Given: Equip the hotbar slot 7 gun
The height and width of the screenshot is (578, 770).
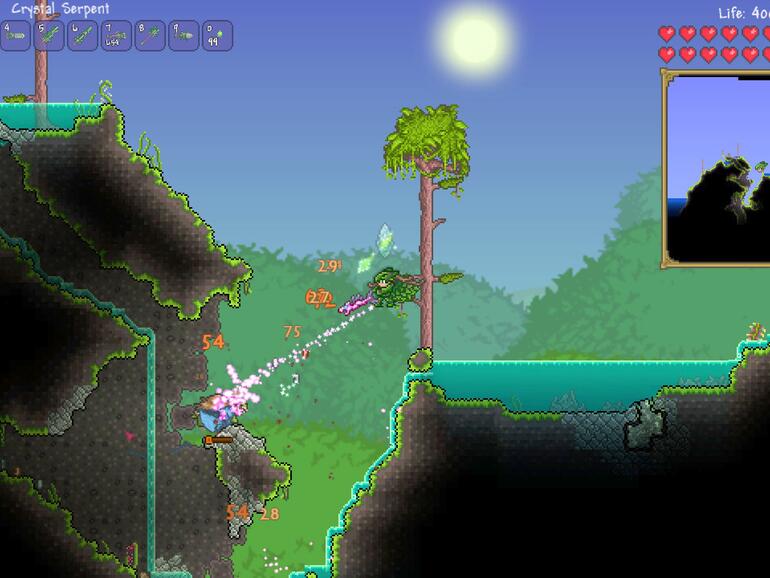Looking at the screenshot, I should (x=116, y=36).
